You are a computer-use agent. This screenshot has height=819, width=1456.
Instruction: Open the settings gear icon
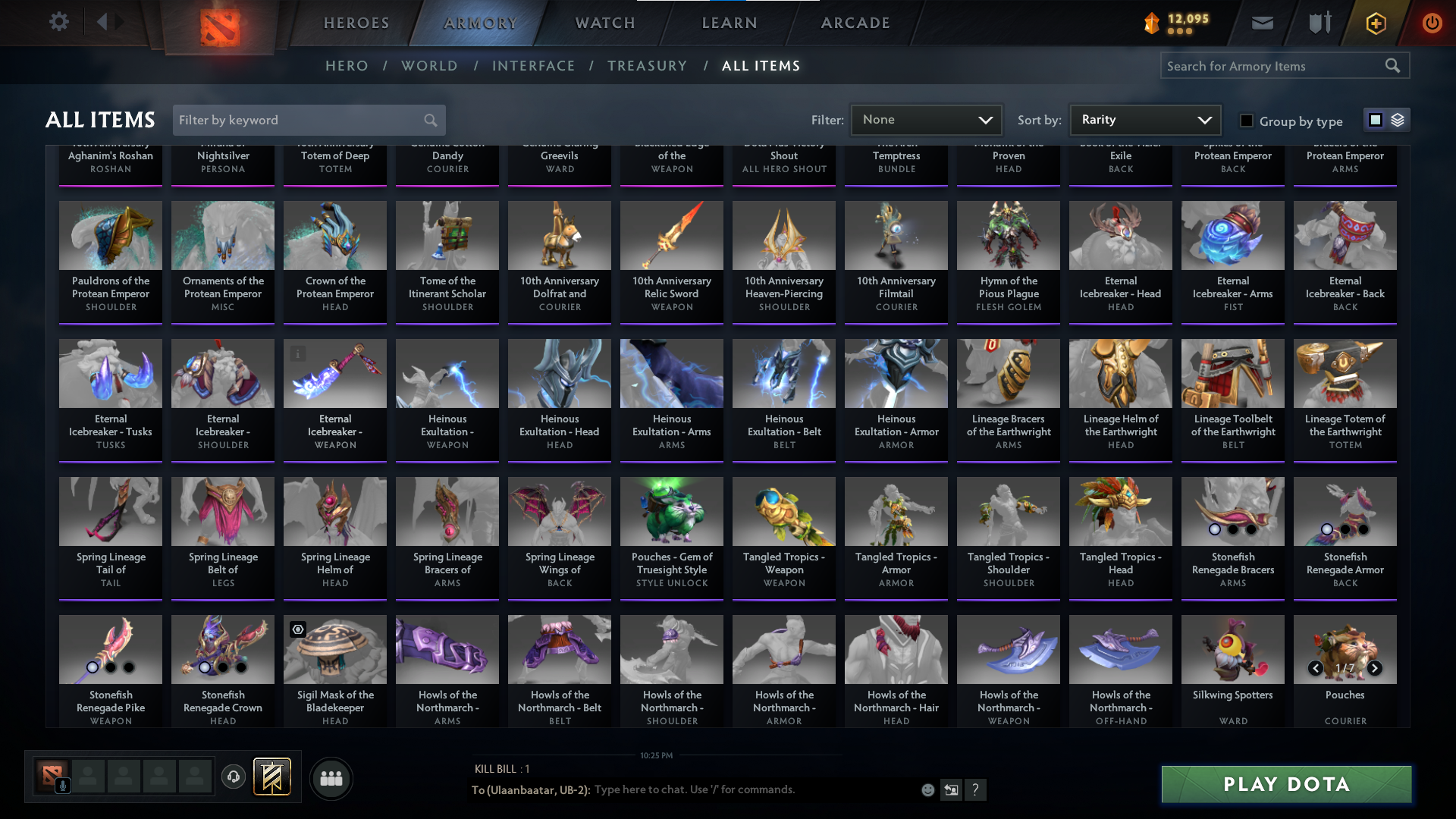point(59,21)
